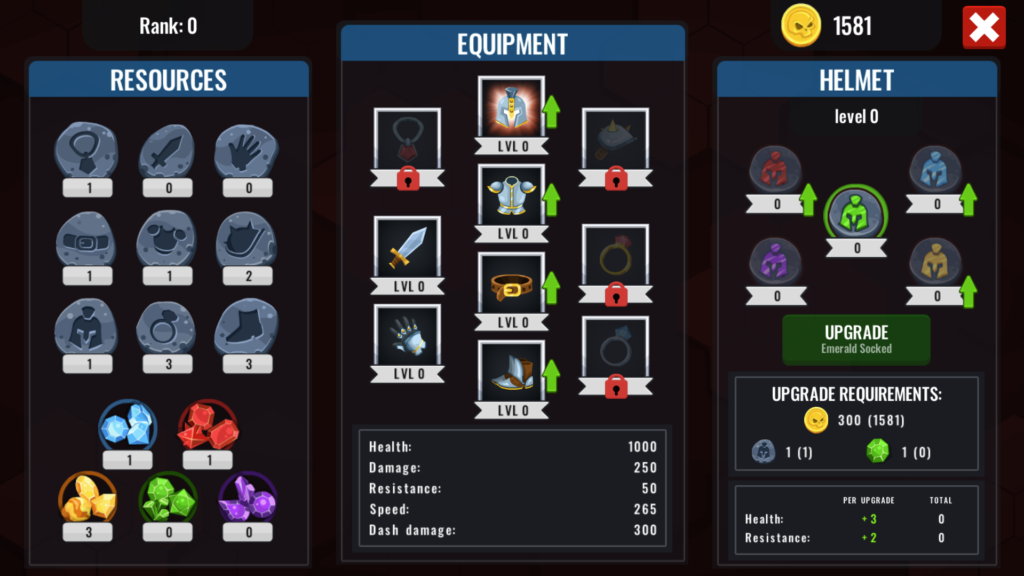This screenshot has height=576, width=1024.
Task: Open the gauntlets equipment slot
Action: coord(407,335)
